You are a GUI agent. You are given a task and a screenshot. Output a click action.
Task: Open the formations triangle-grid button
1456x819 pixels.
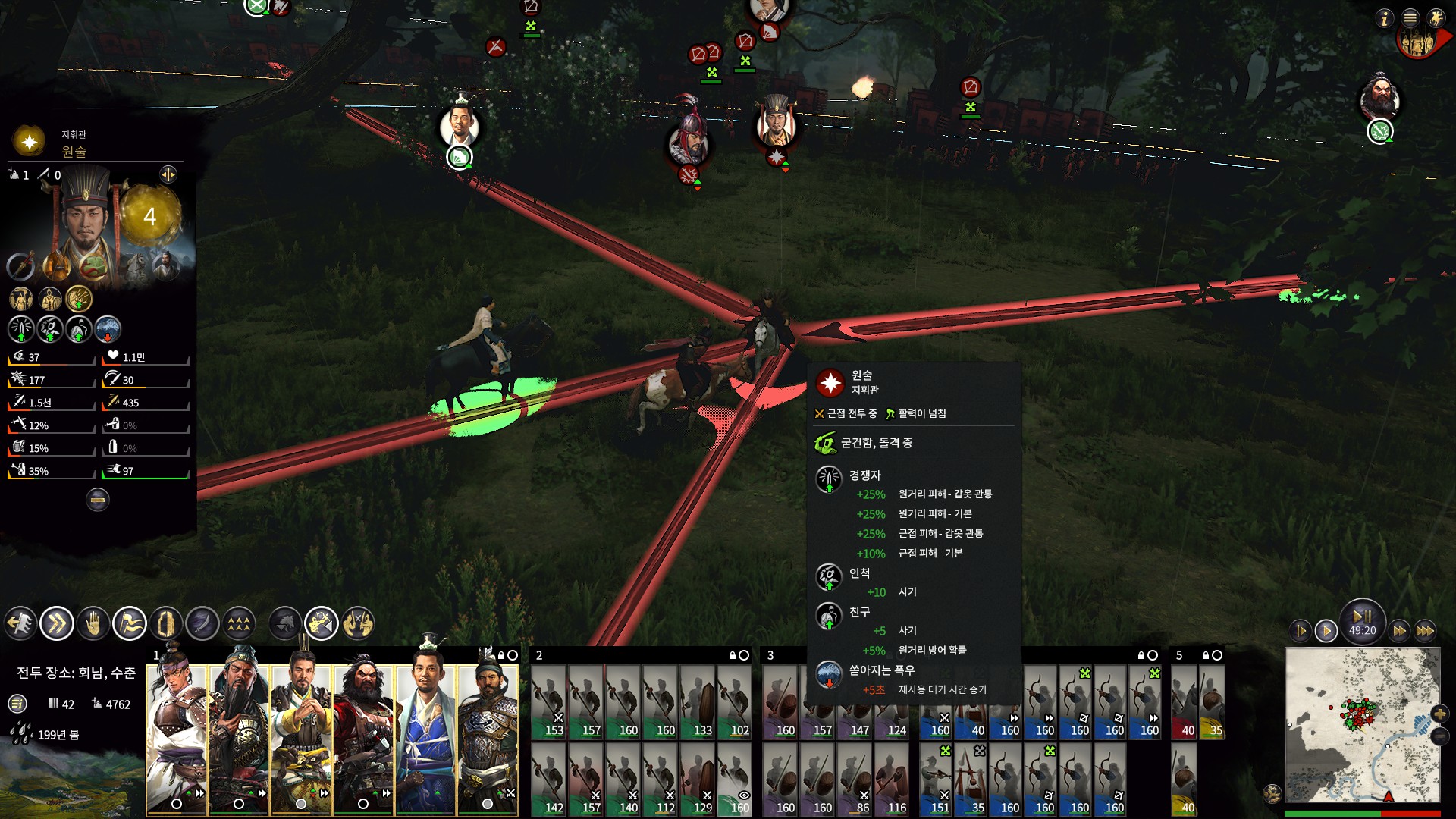(x=239, y=624)
